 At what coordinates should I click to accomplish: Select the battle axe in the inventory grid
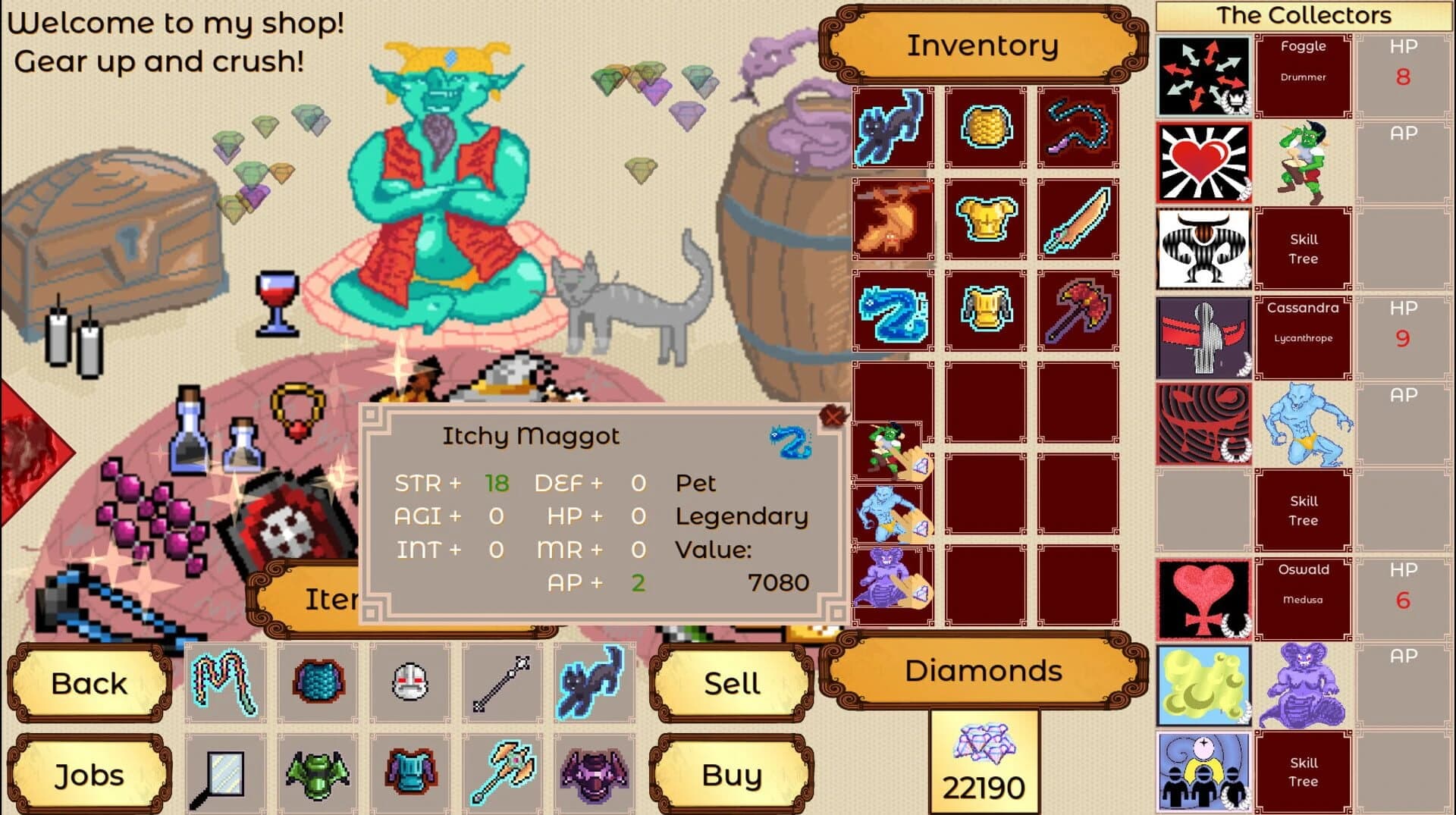click(1077, 311)
